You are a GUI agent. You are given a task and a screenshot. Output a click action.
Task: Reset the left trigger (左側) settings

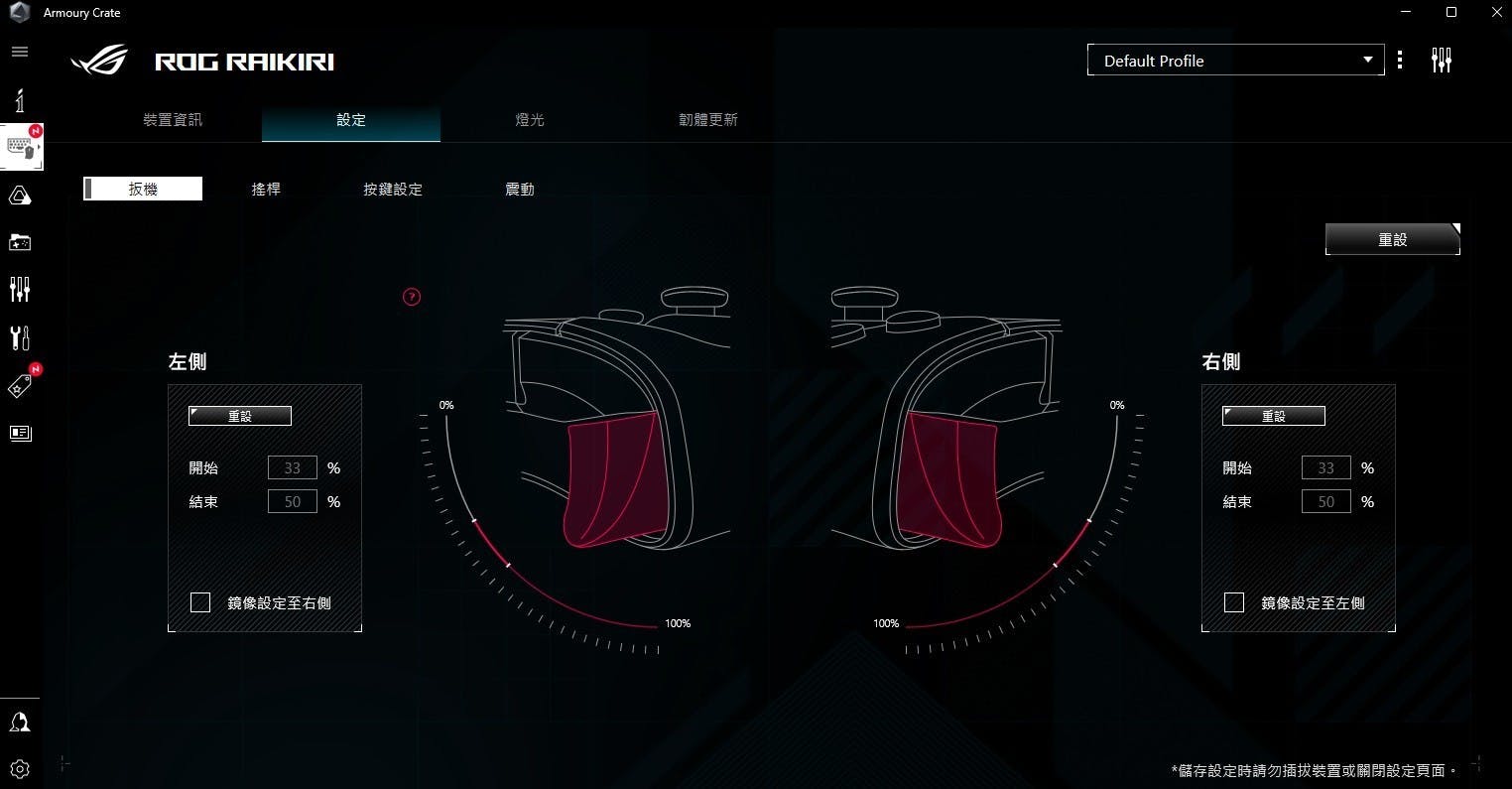pyautogui.click(x=240, y=416)
